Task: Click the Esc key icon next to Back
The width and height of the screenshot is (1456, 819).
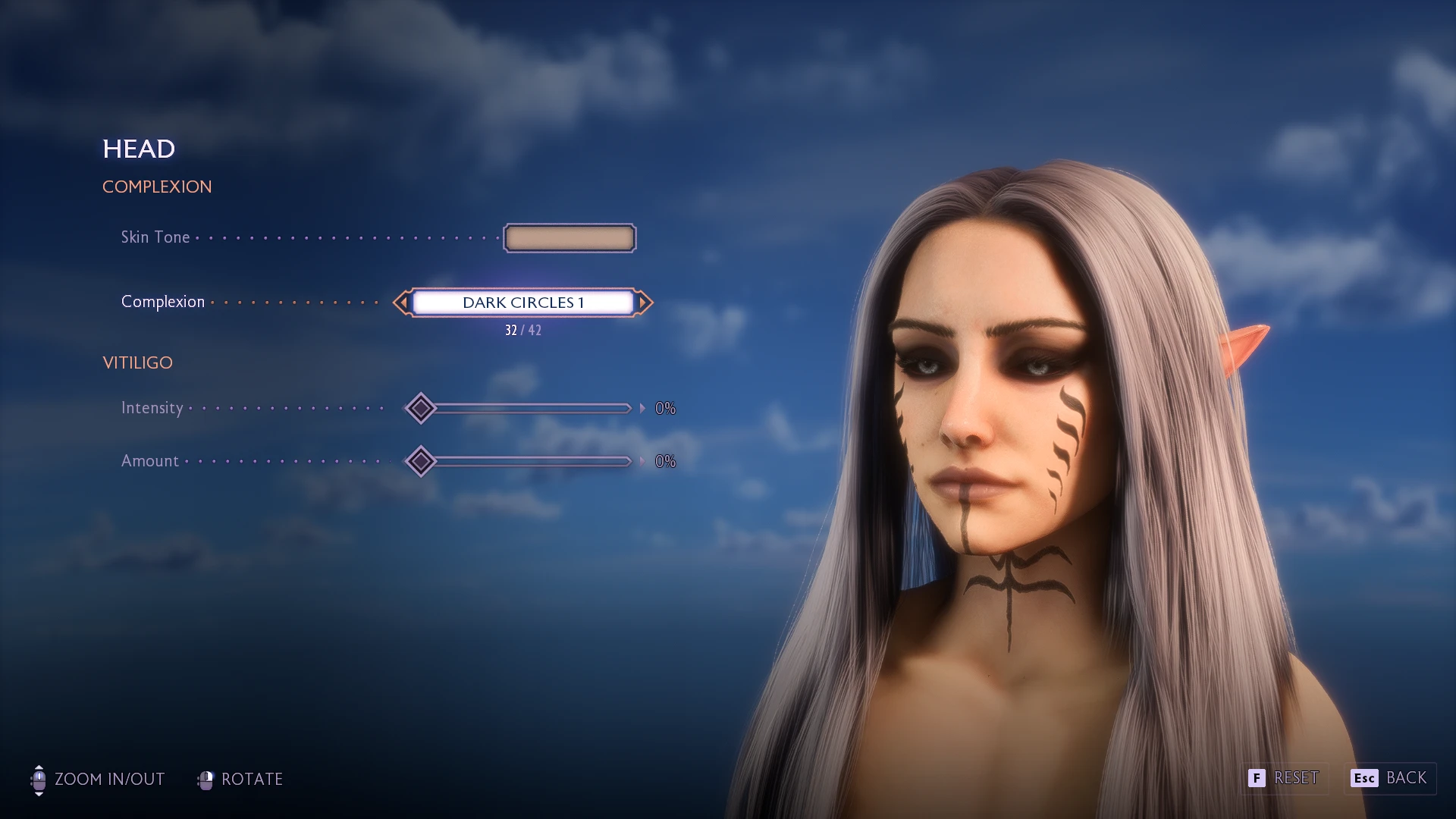Action: (1363, 778)
